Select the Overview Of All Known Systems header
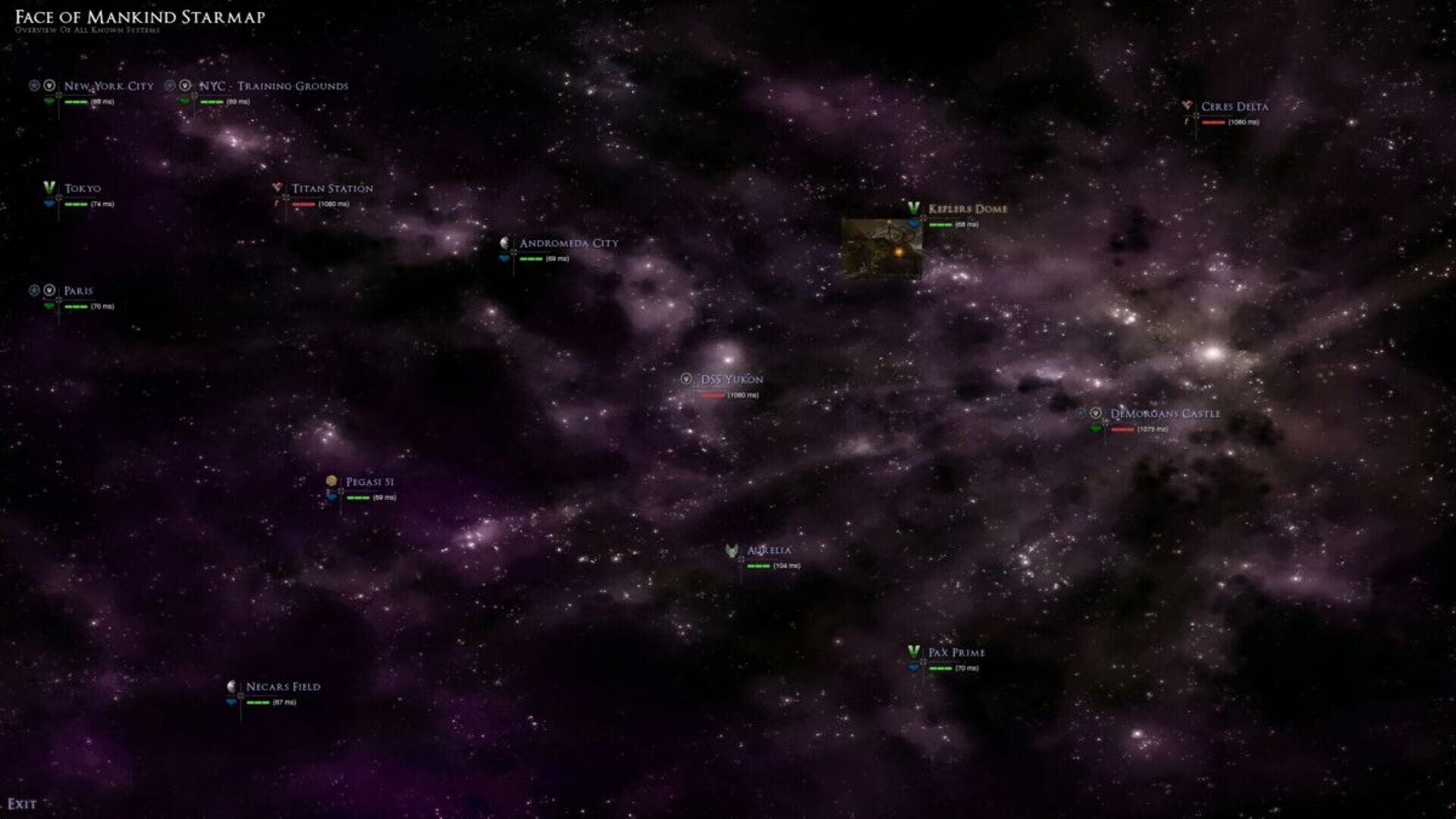The width and height of the screenshot is (1456, 819). point(87,31)
